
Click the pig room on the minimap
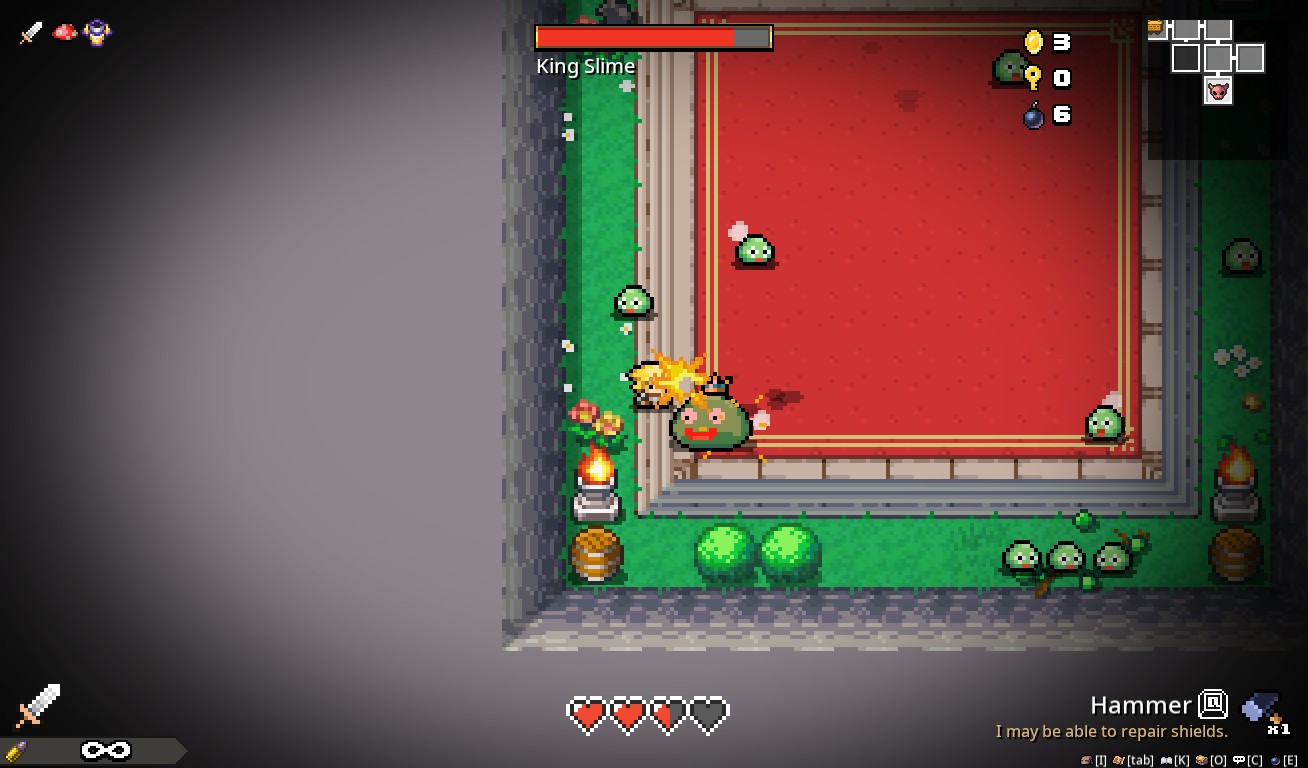pos(1218,91)
